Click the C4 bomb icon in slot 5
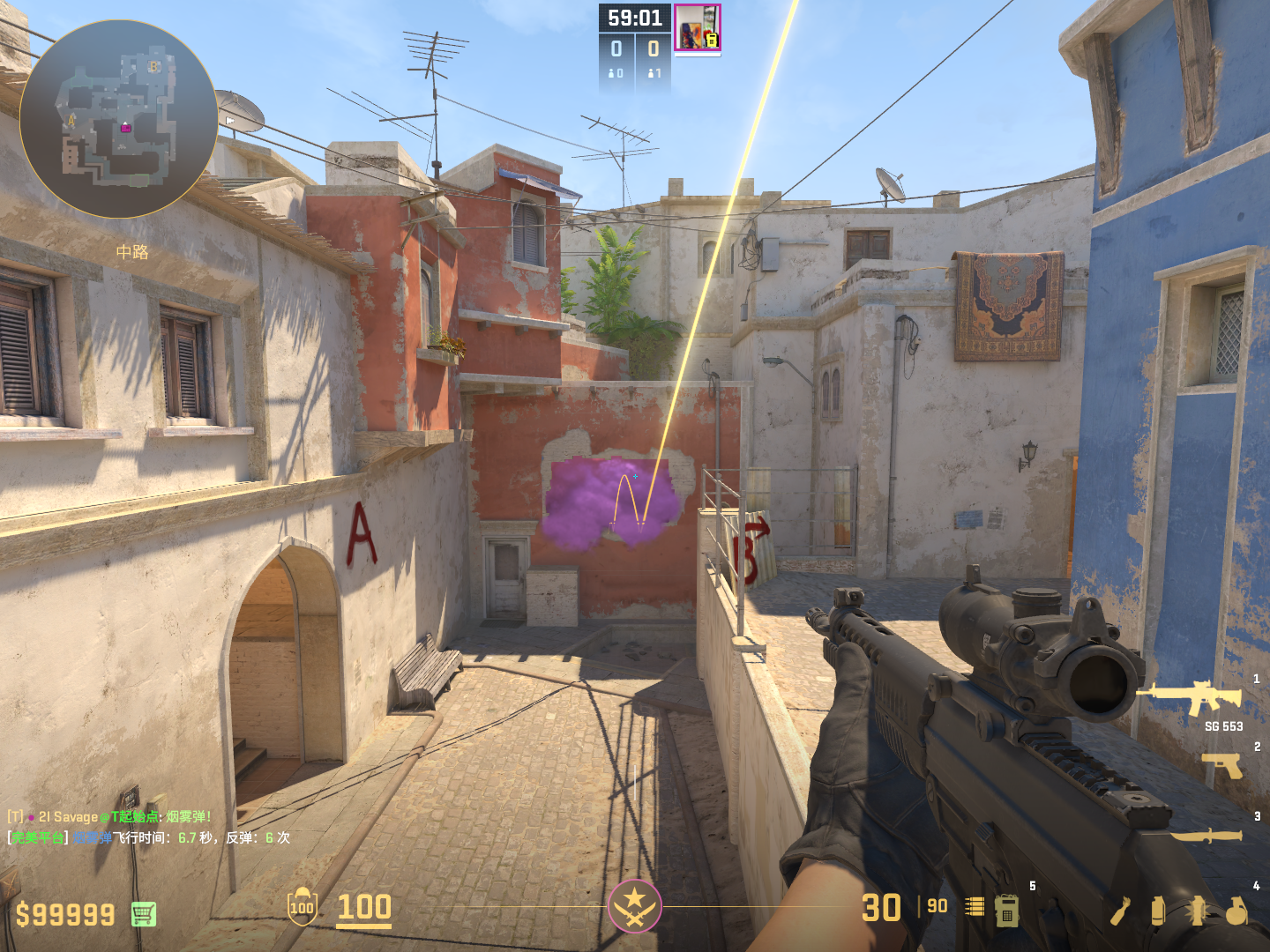This screenshot has height=952, width=1270. click(x=1007, y=911)
